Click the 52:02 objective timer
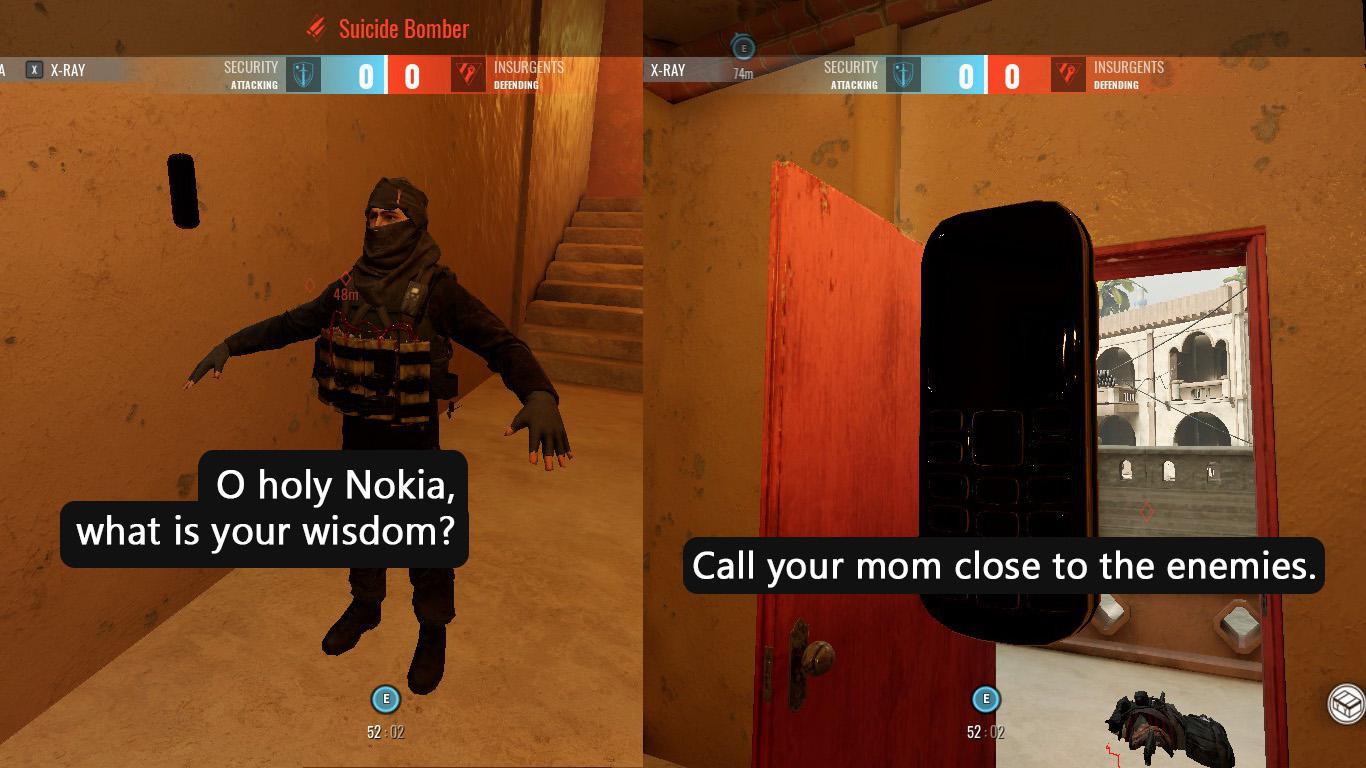This screenshot has height=768, width=1366. 384,731
